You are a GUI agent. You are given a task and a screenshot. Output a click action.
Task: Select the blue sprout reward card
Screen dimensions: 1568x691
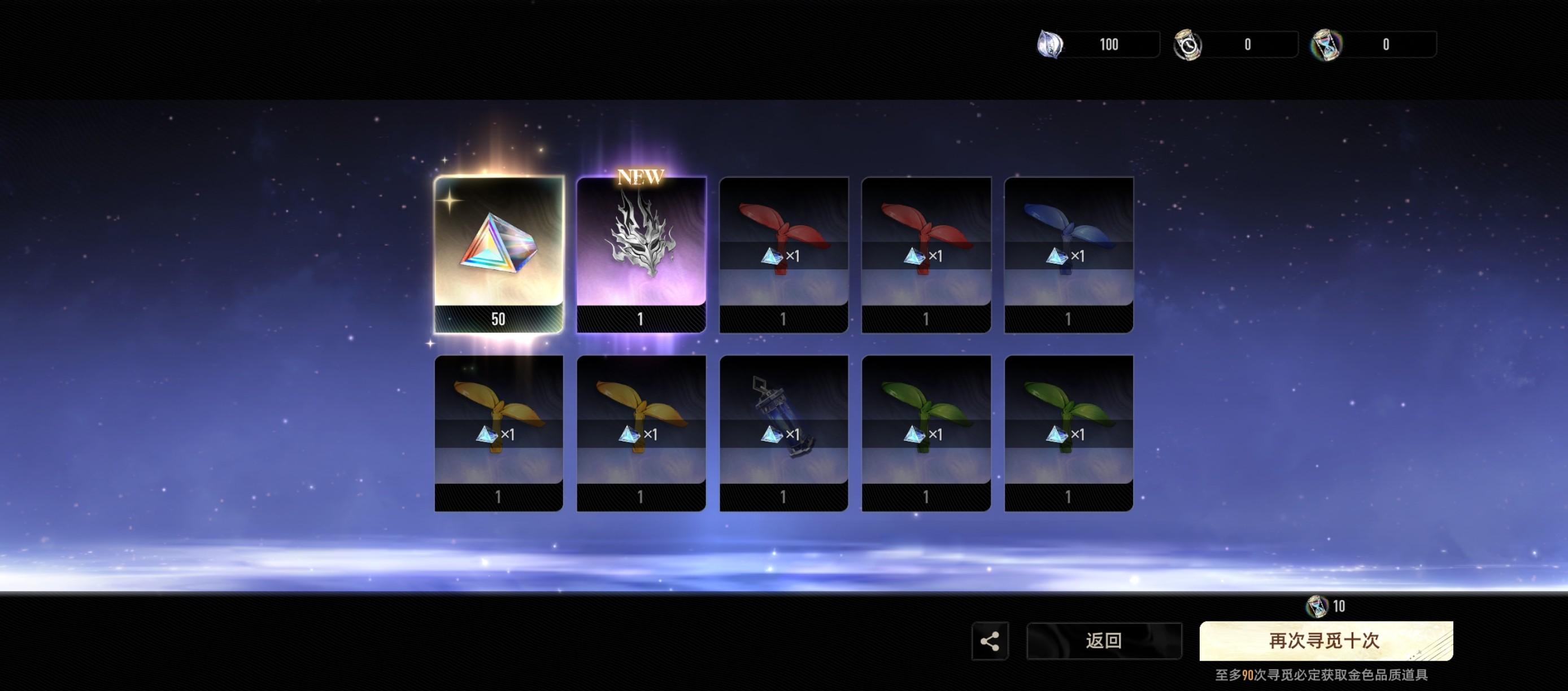(x=1068, y=254)
